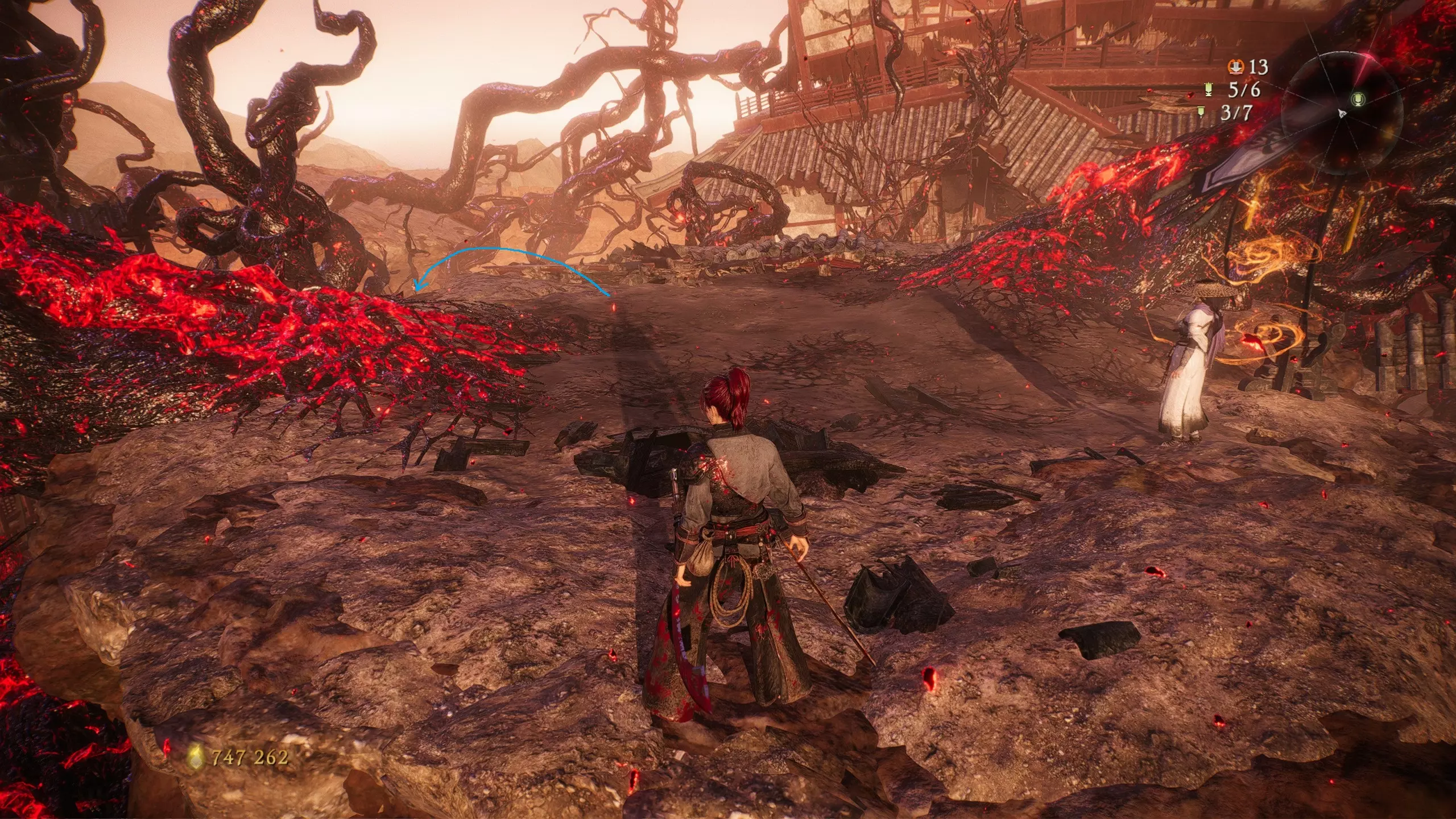Click the white player arrow on the minimap
This screenshot has height=819, width=1456.
pyautogui.click(x=1342, y=114)
